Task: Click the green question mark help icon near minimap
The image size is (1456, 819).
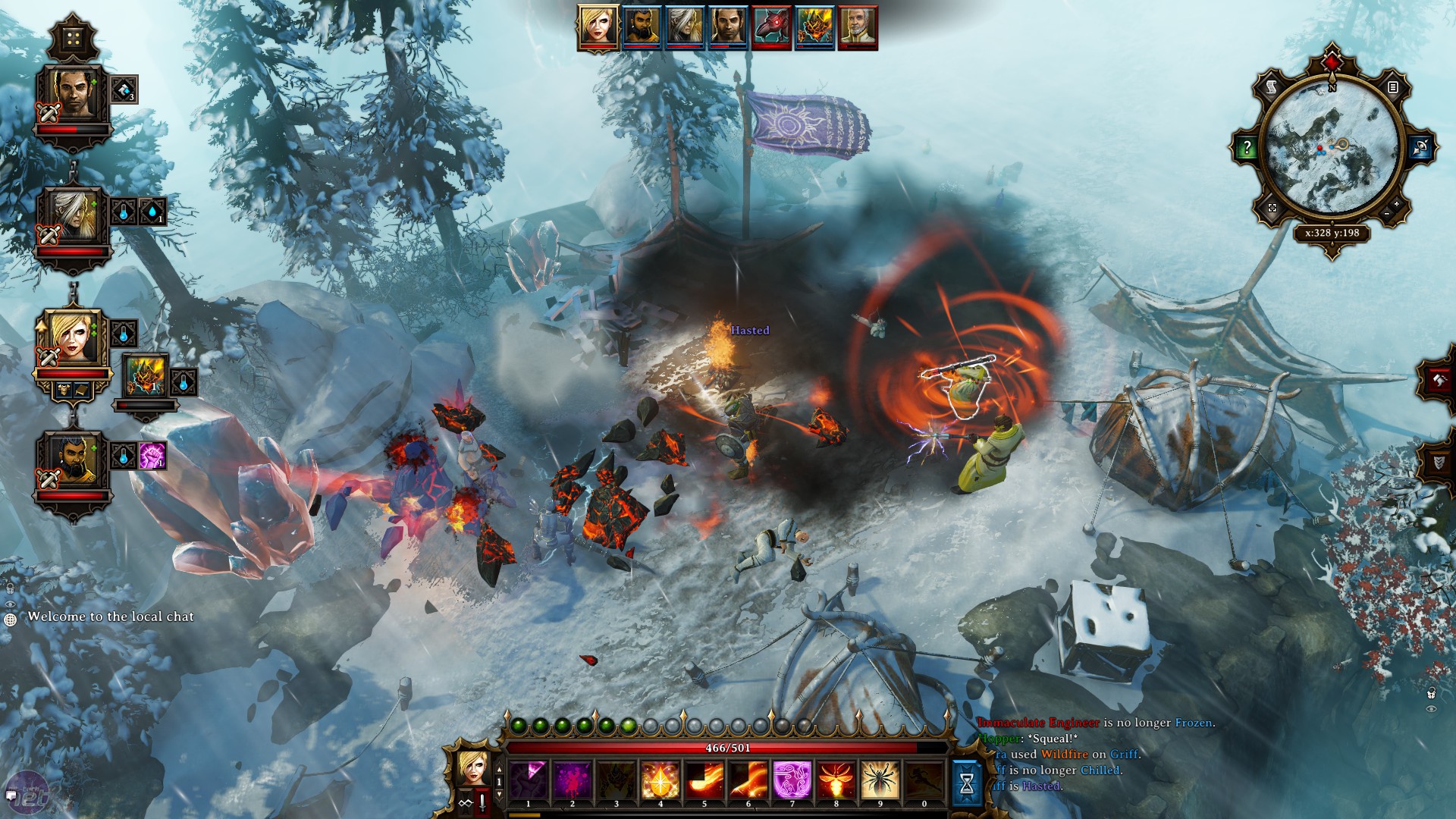Action: [1246, 147]
